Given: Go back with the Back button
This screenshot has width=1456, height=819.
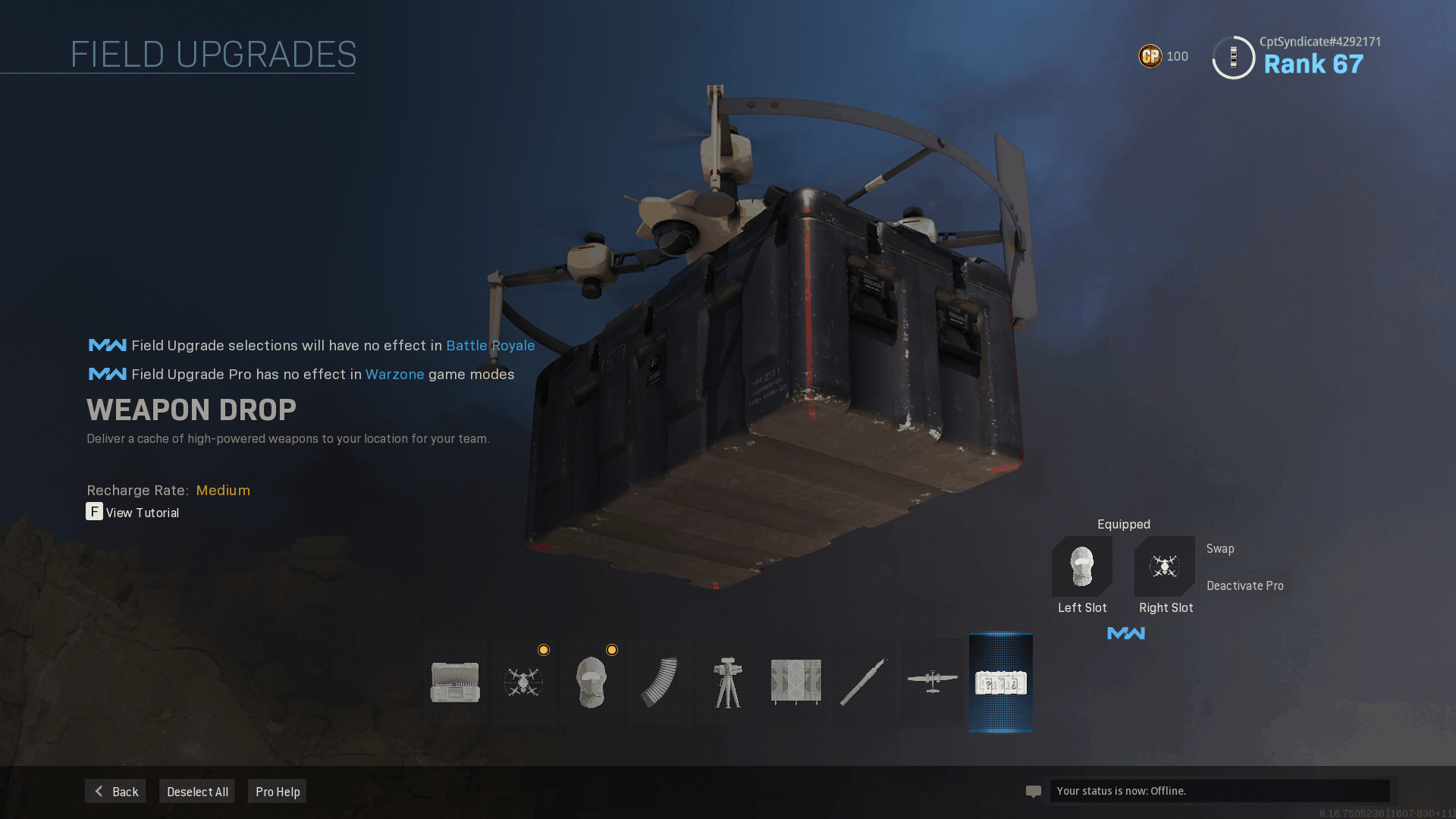Looking at the screenshot, I should 115,791.
